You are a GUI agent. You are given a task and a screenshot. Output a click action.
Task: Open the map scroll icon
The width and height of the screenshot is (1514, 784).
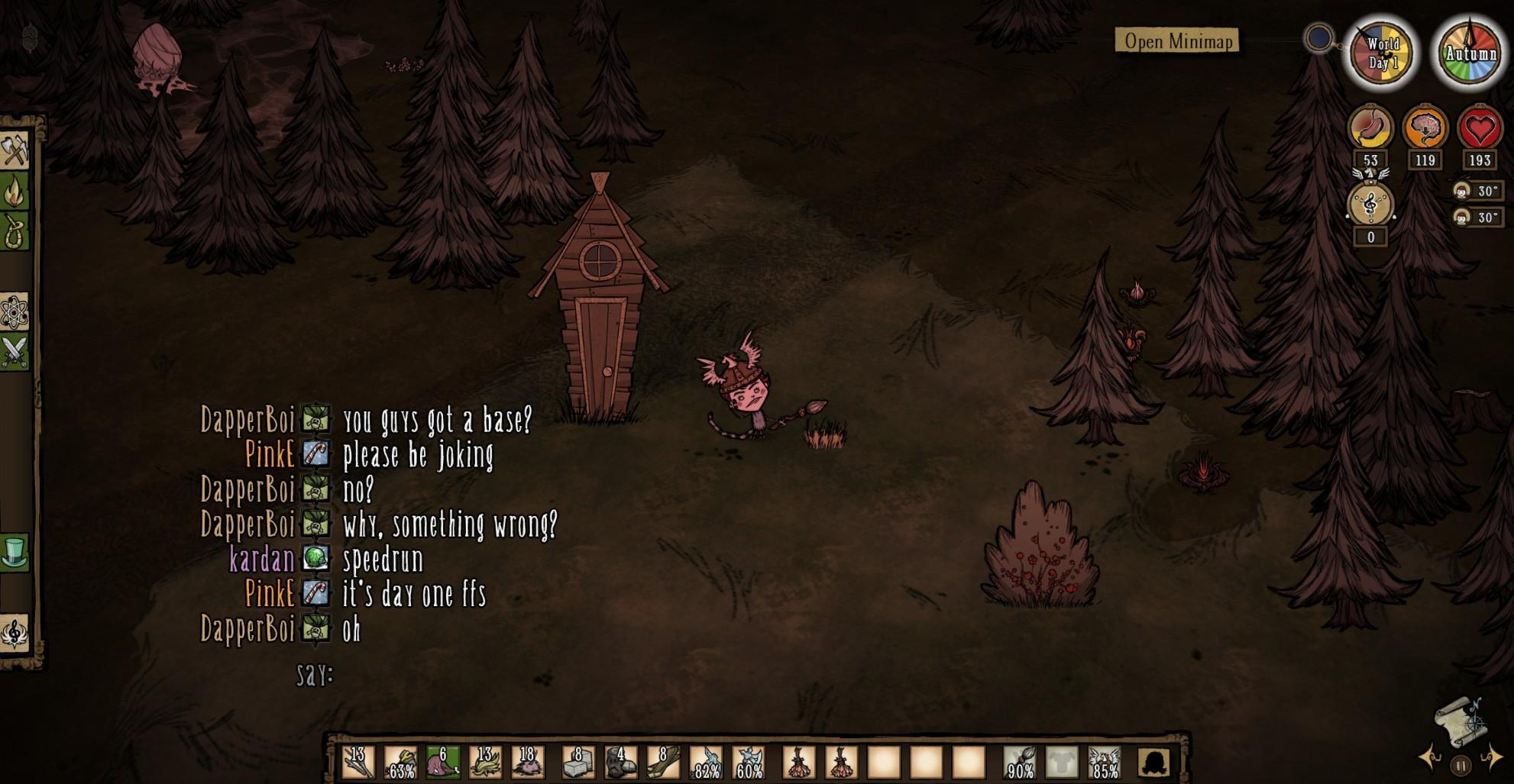click(x=1460, y=721)
